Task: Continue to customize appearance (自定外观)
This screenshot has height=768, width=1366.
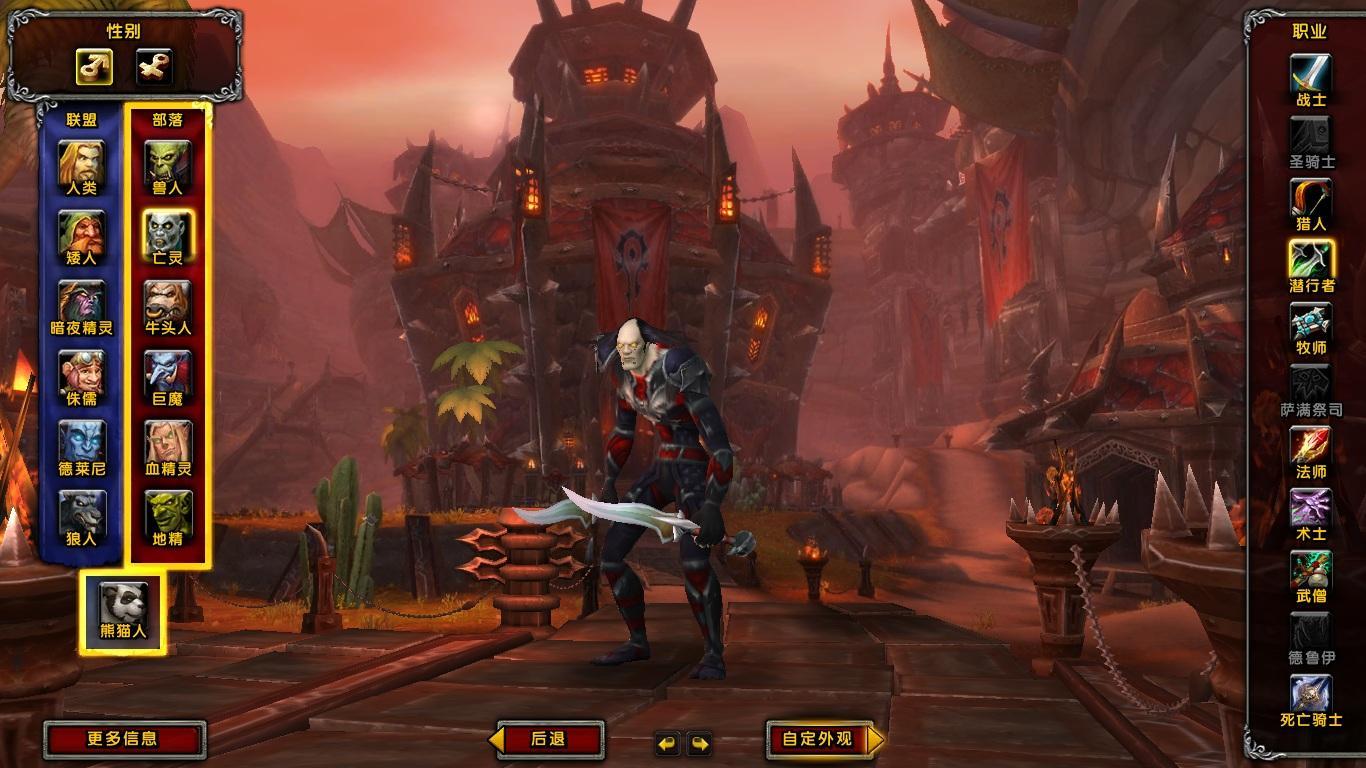Action: (818, 740)
